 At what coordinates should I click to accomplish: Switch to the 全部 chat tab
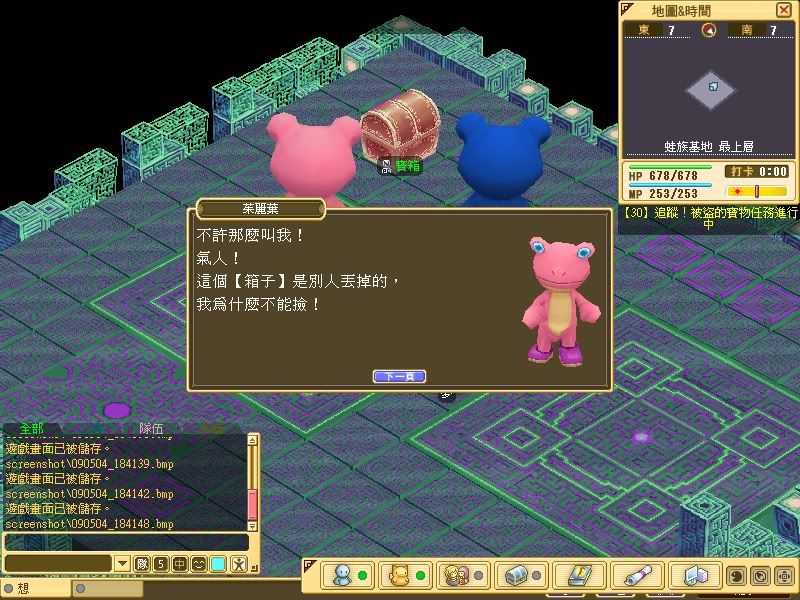point(33,428)
